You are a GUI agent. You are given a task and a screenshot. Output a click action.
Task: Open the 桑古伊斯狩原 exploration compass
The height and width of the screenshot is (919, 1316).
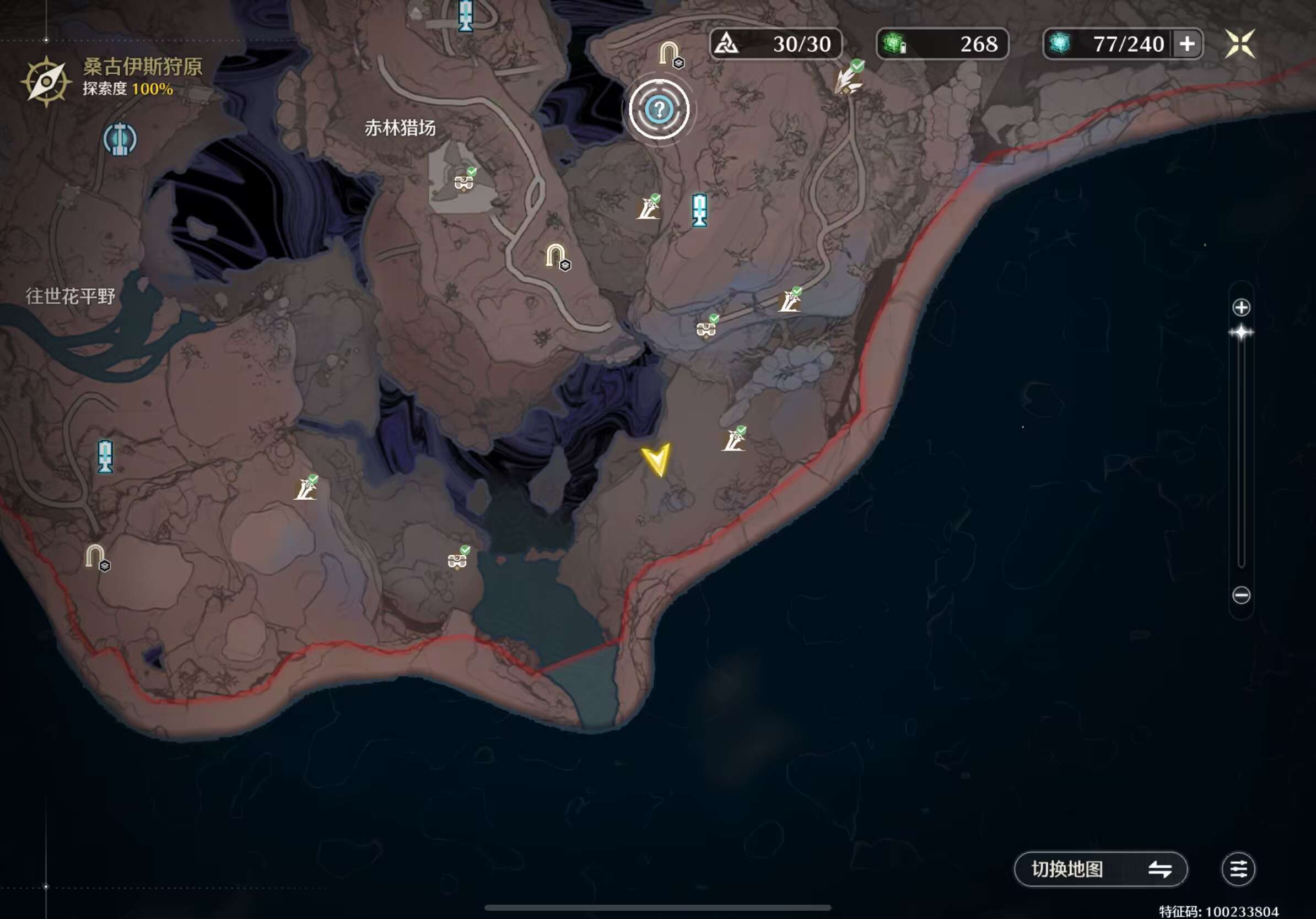point(46,81)
